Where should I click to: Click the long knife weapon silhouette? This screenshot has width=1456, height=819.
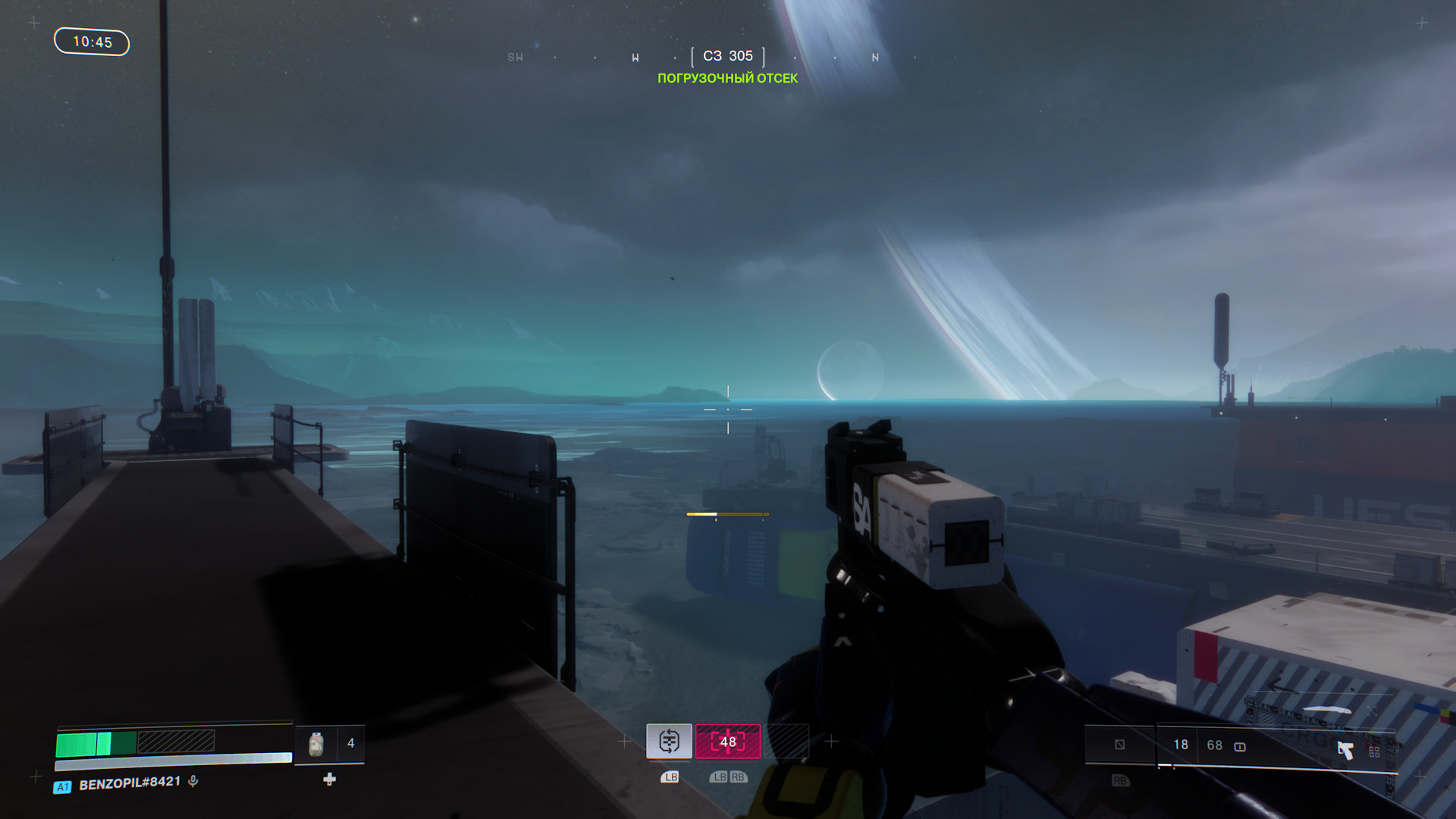1326,710
